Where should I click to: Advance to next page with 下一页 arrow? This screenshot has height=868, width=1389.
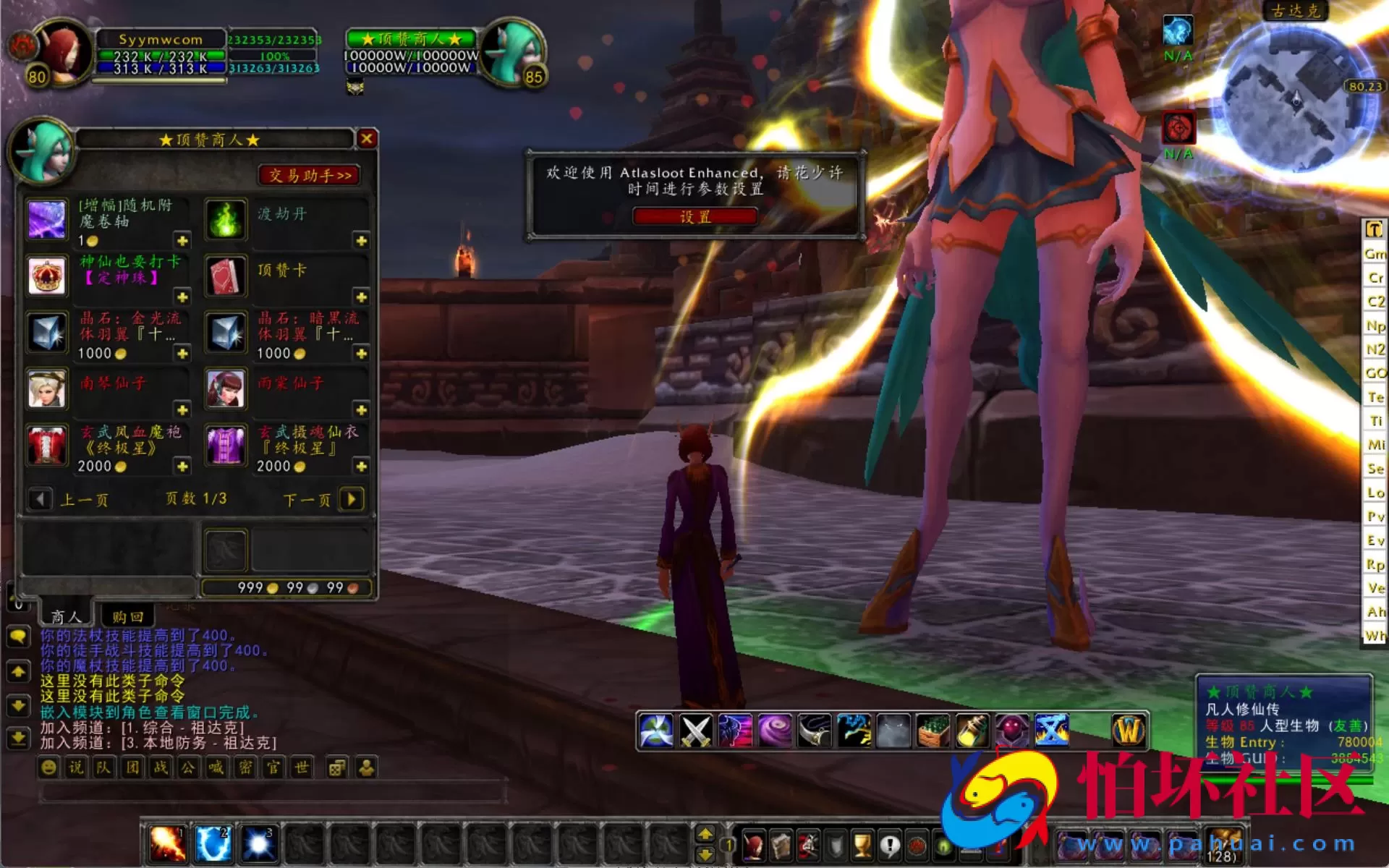pos(352,499)
